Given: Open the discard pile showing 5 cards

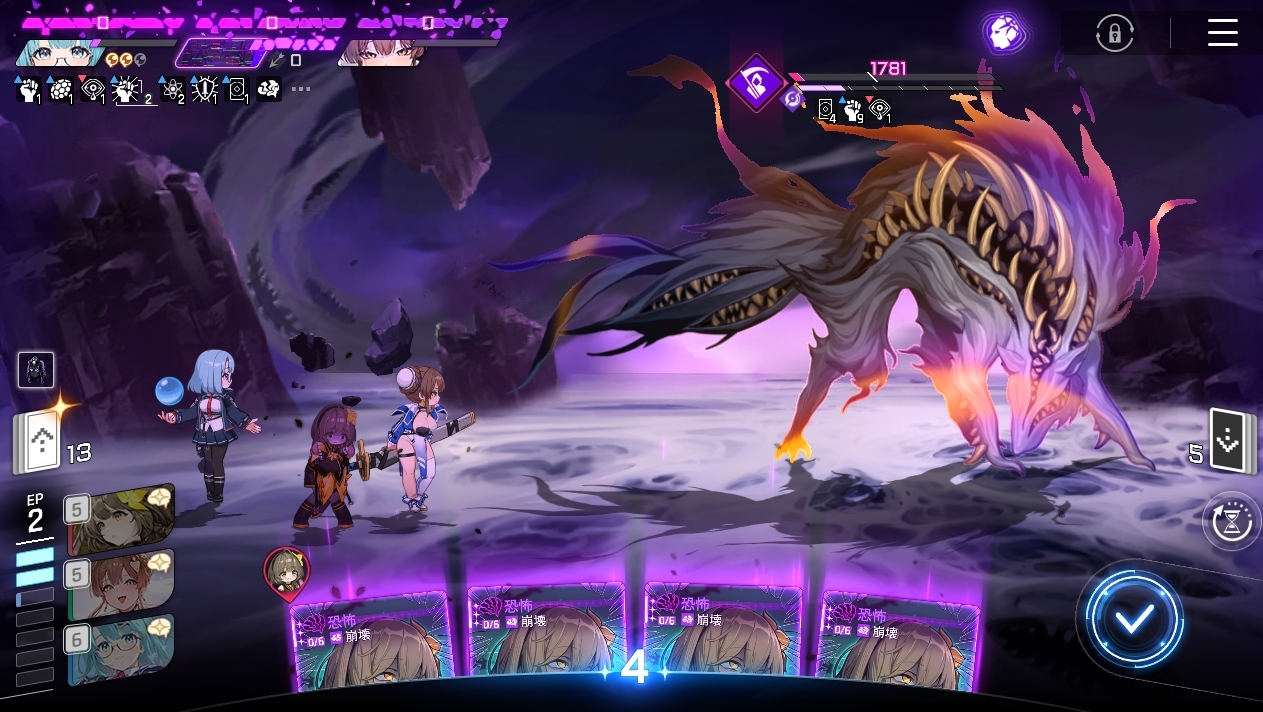Looking at the screenshot, I should [1227, 440].
